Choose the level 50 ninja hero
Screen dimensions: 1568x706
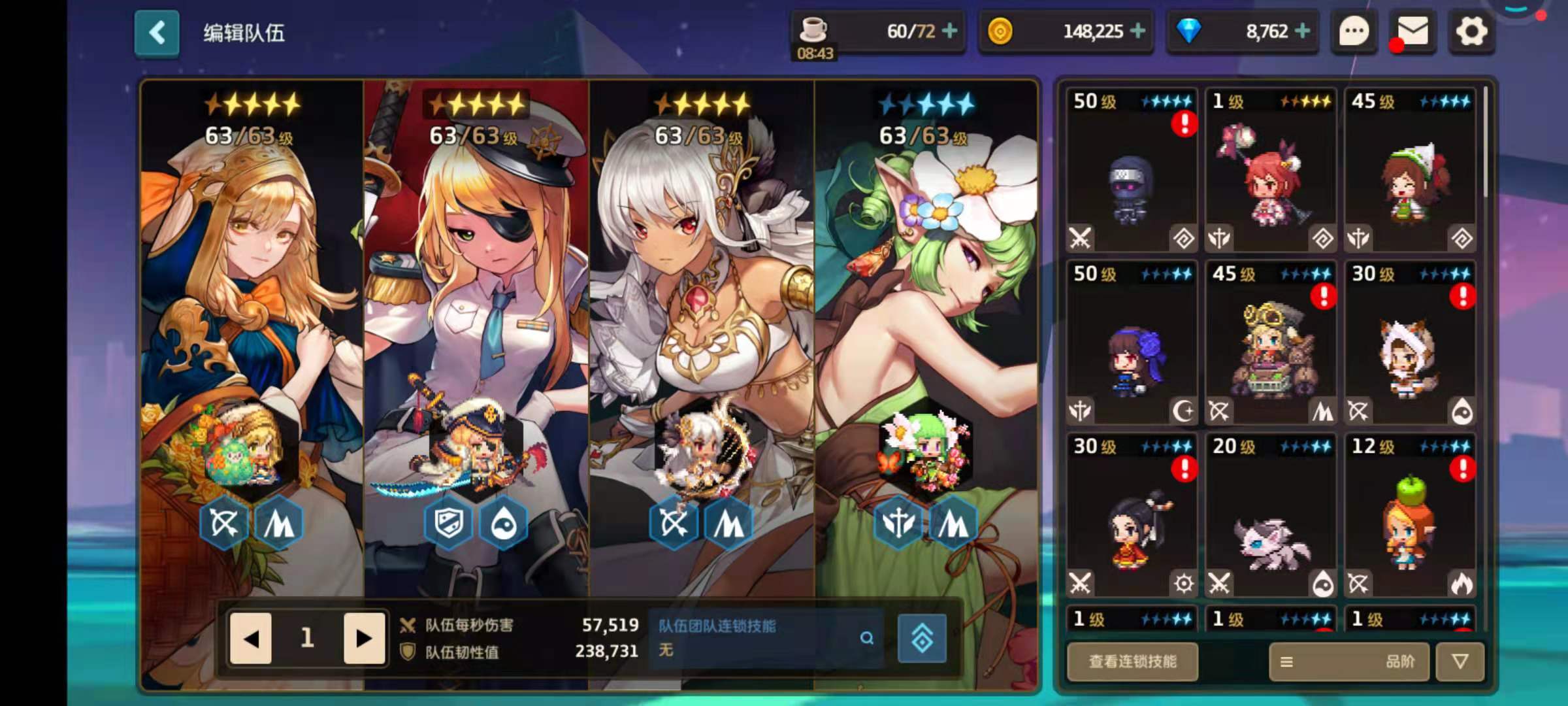pos(1132,170)
